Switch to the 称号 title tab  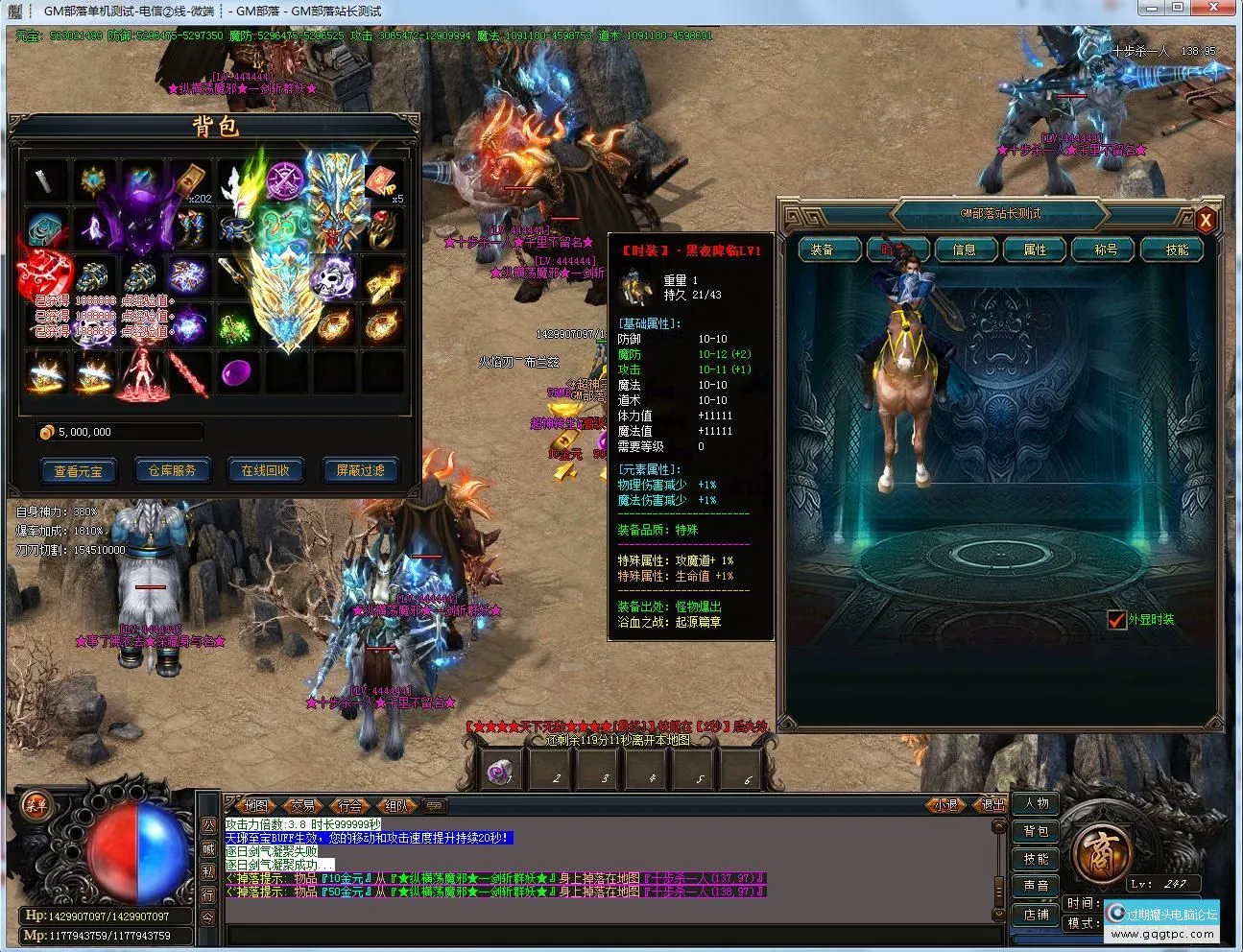pyautogui.click(x=1106, y=250)
